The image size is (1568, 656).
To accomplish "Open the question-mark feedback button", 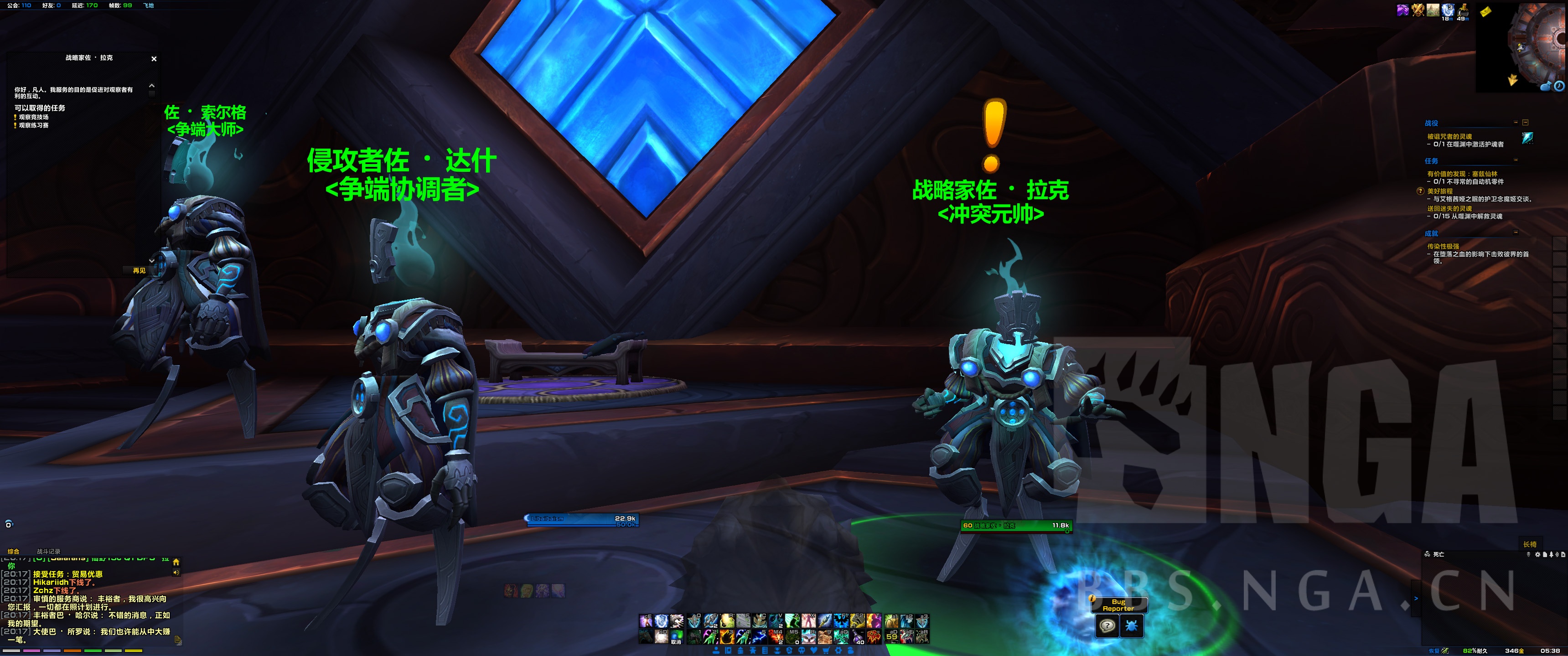I will tap(1107, 625).
